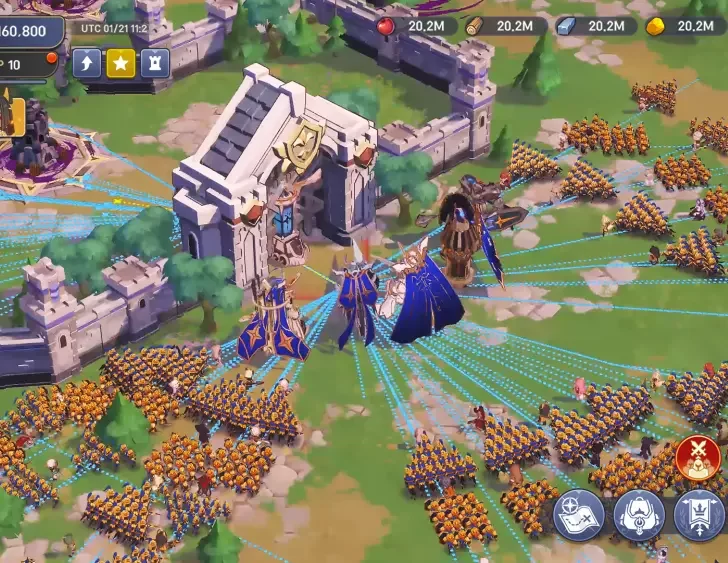Open the world map icon
The image size is (728, 563).
(579, 515)
